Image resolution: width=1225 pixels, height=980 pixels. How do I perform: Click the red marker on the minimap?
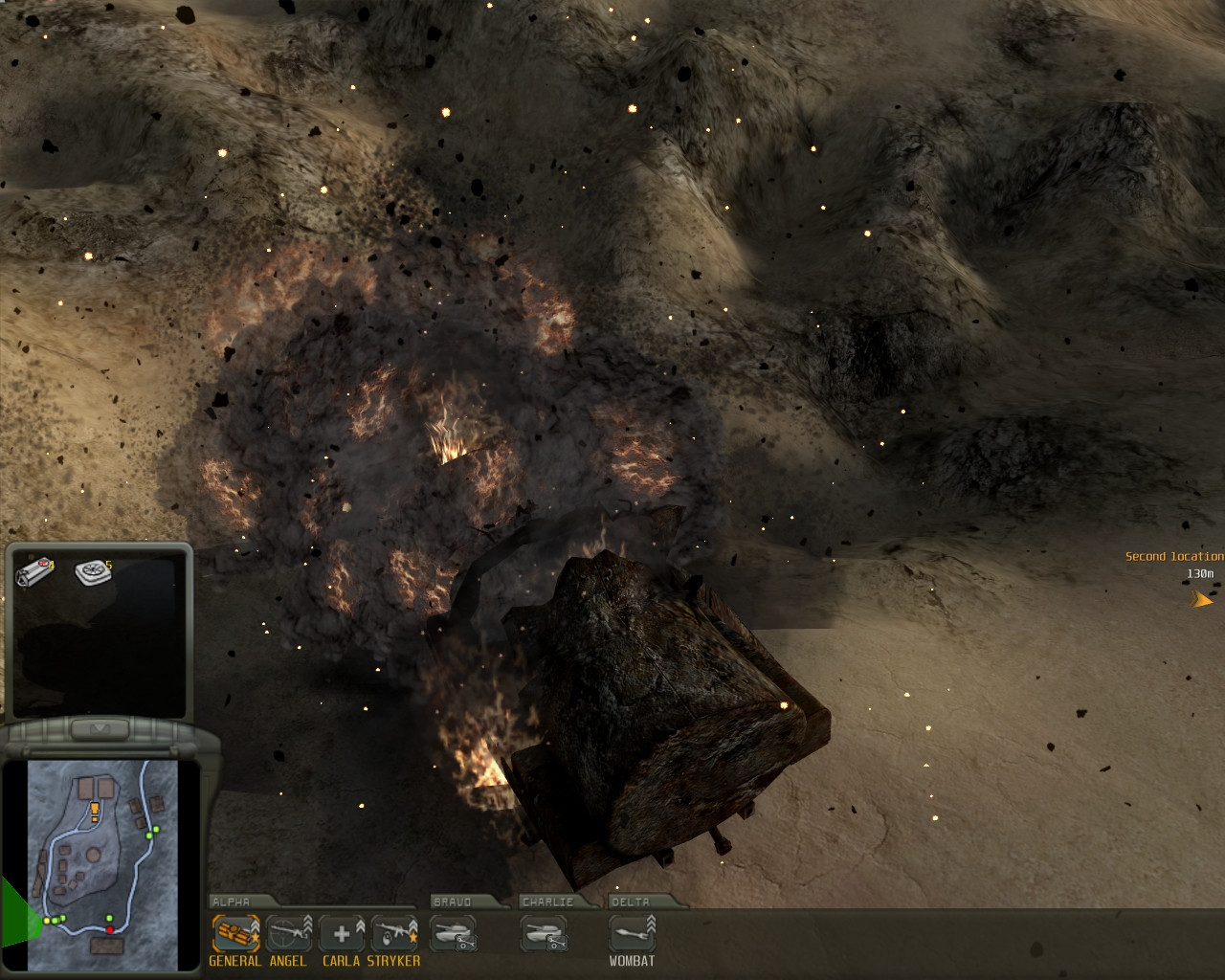[110, 929]
